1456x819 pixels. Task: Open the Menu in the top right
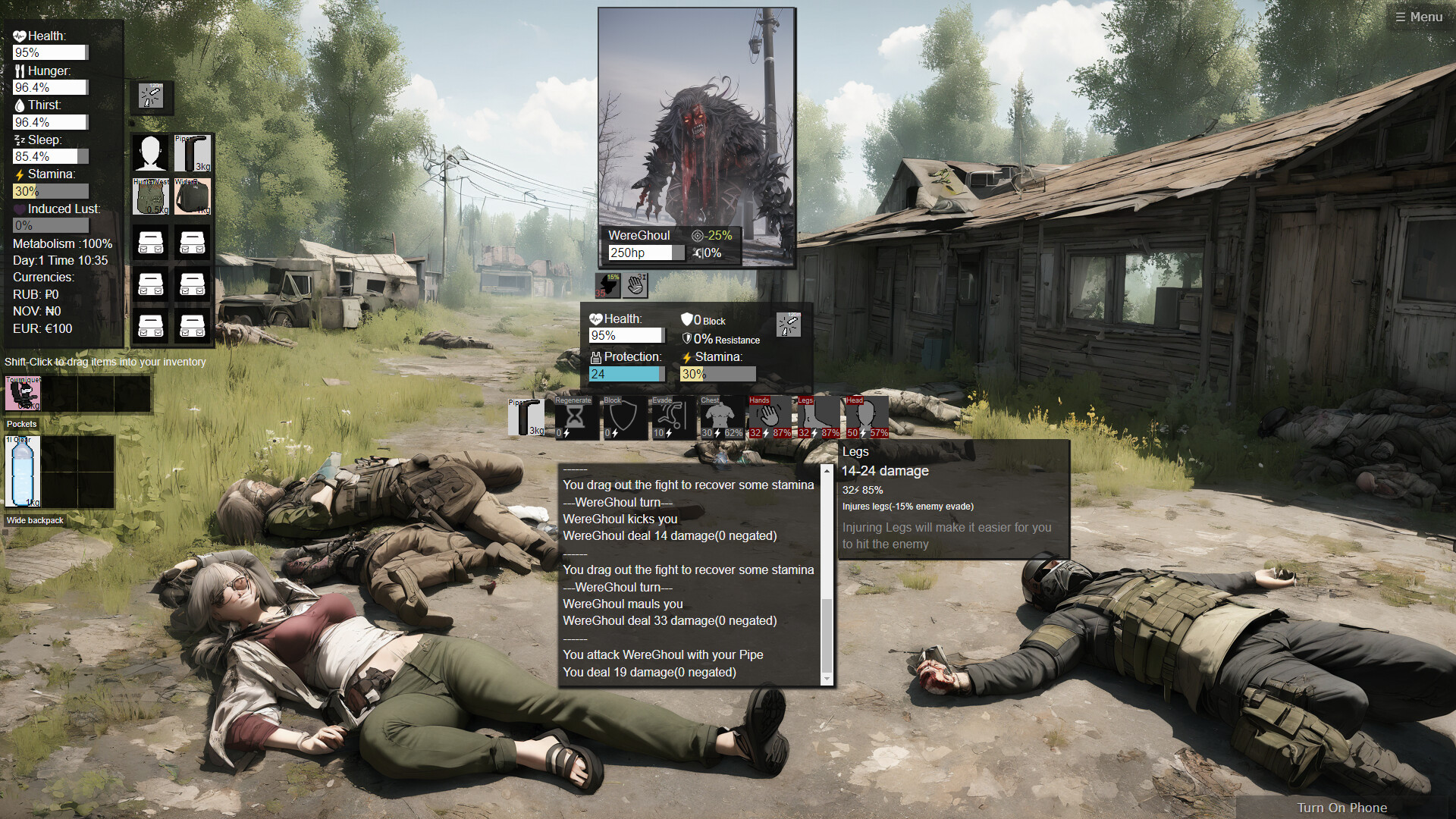tap(1419, 16)
